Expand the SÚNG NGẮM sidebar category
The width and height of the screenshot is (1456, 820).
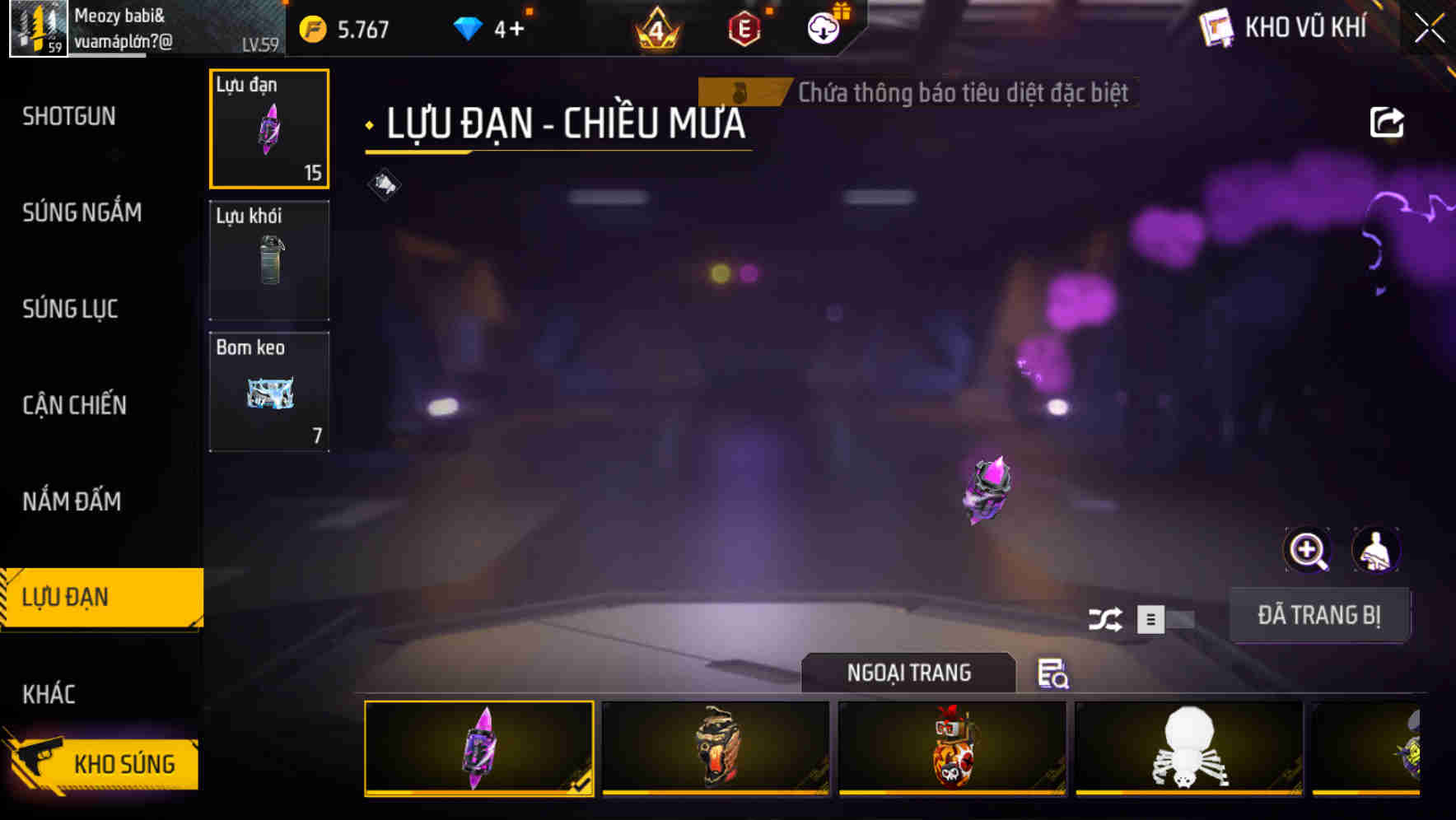[82, 212]
